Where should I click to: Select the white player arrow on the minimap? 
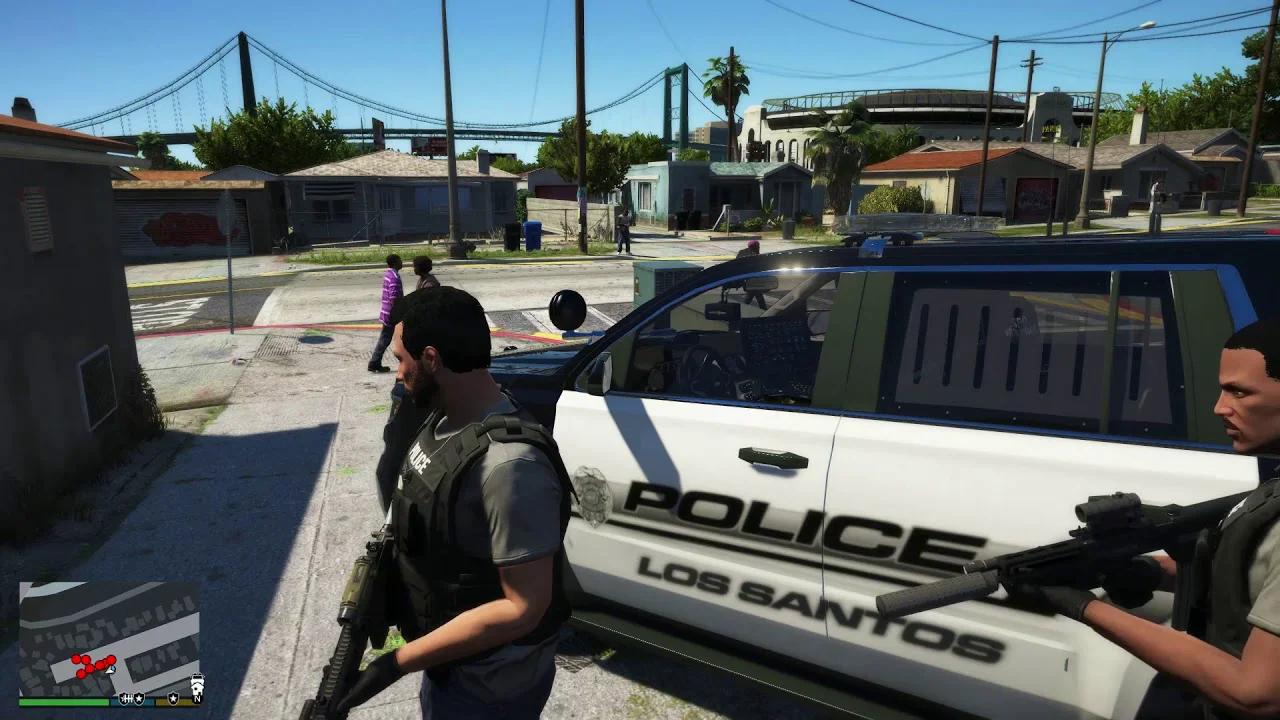[110, 670]
